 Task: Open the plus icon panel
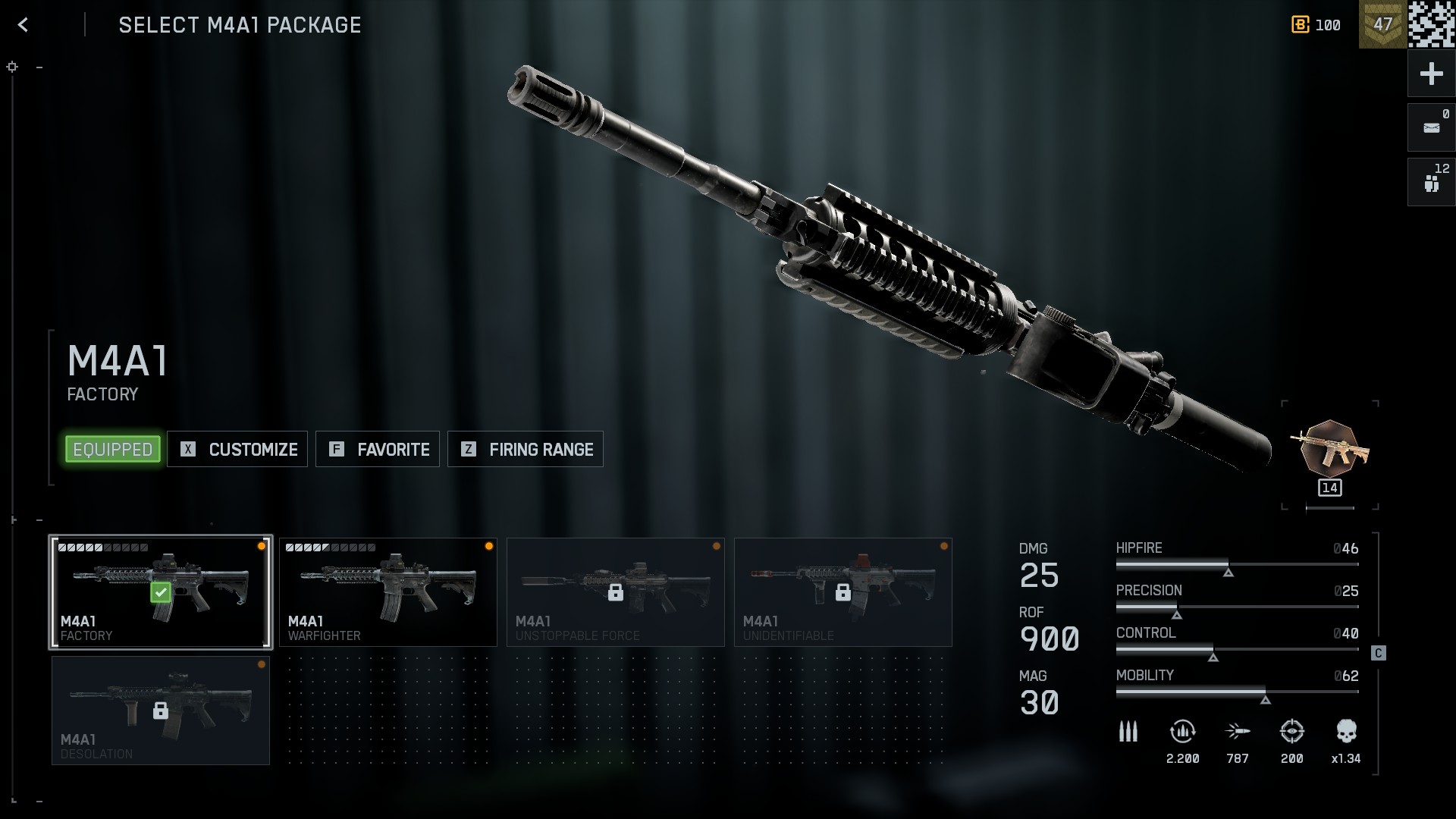tap(1431, 74)
